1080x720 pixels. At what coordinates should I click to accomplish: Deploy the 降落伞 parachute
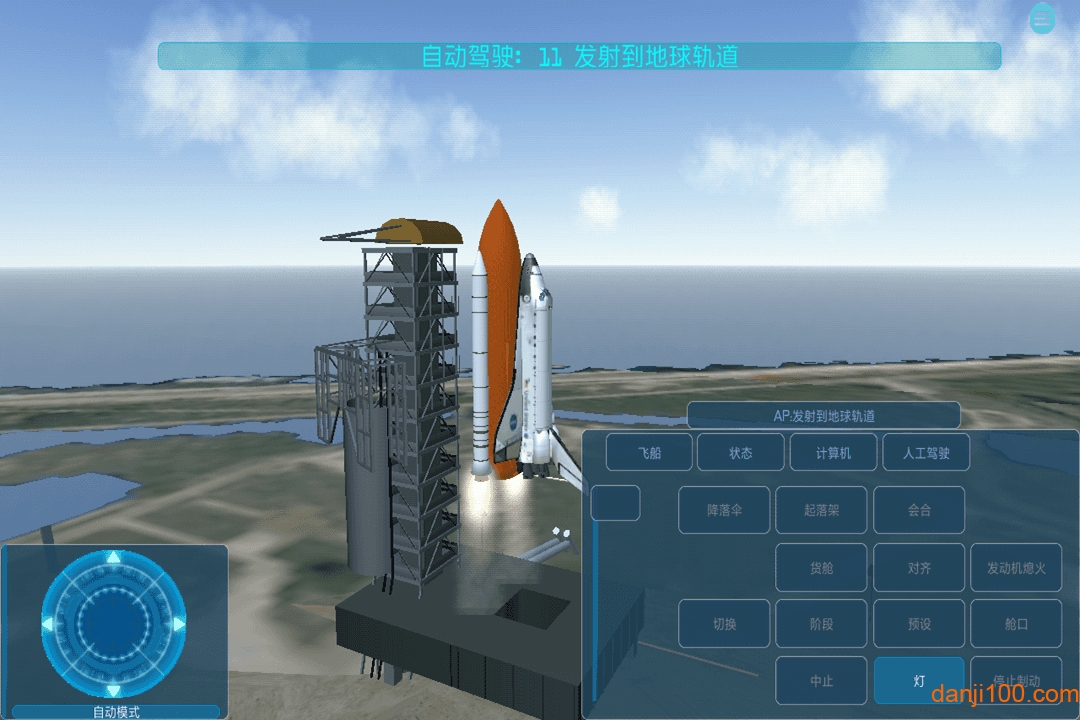724,510
